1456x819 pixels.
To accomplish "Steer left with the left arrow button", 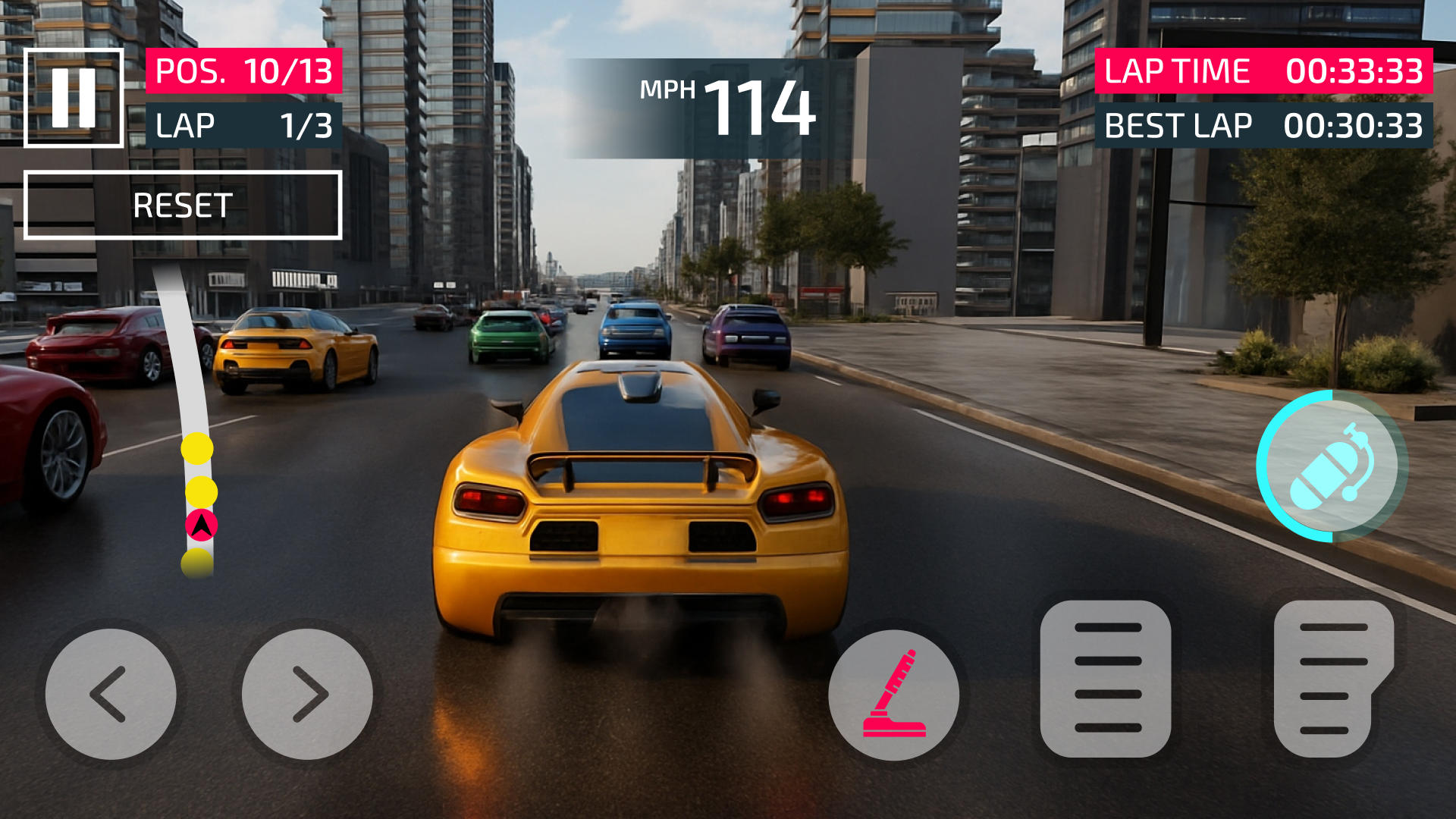I will [111, 694].
